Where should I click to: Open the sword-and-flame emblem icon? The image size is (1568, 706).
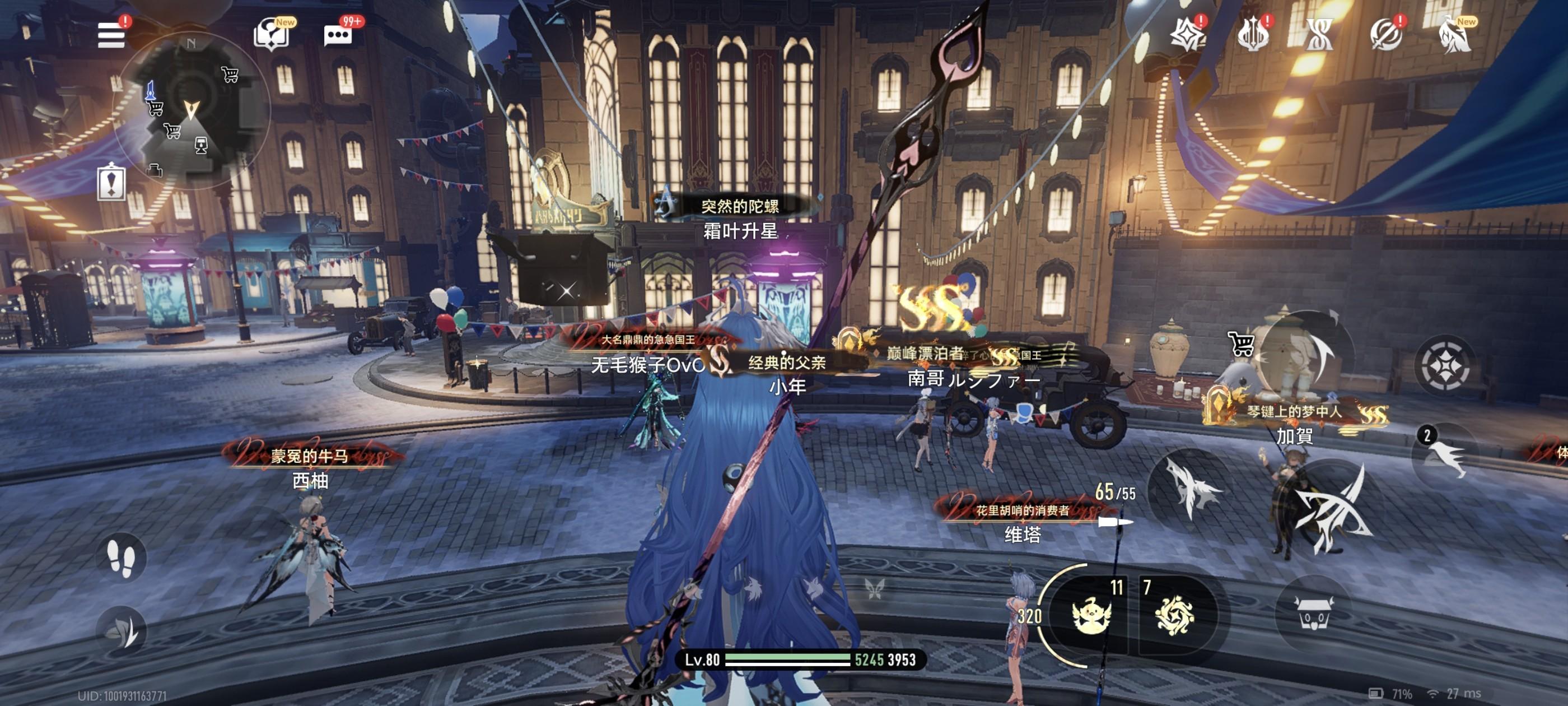coord(1253,34)
